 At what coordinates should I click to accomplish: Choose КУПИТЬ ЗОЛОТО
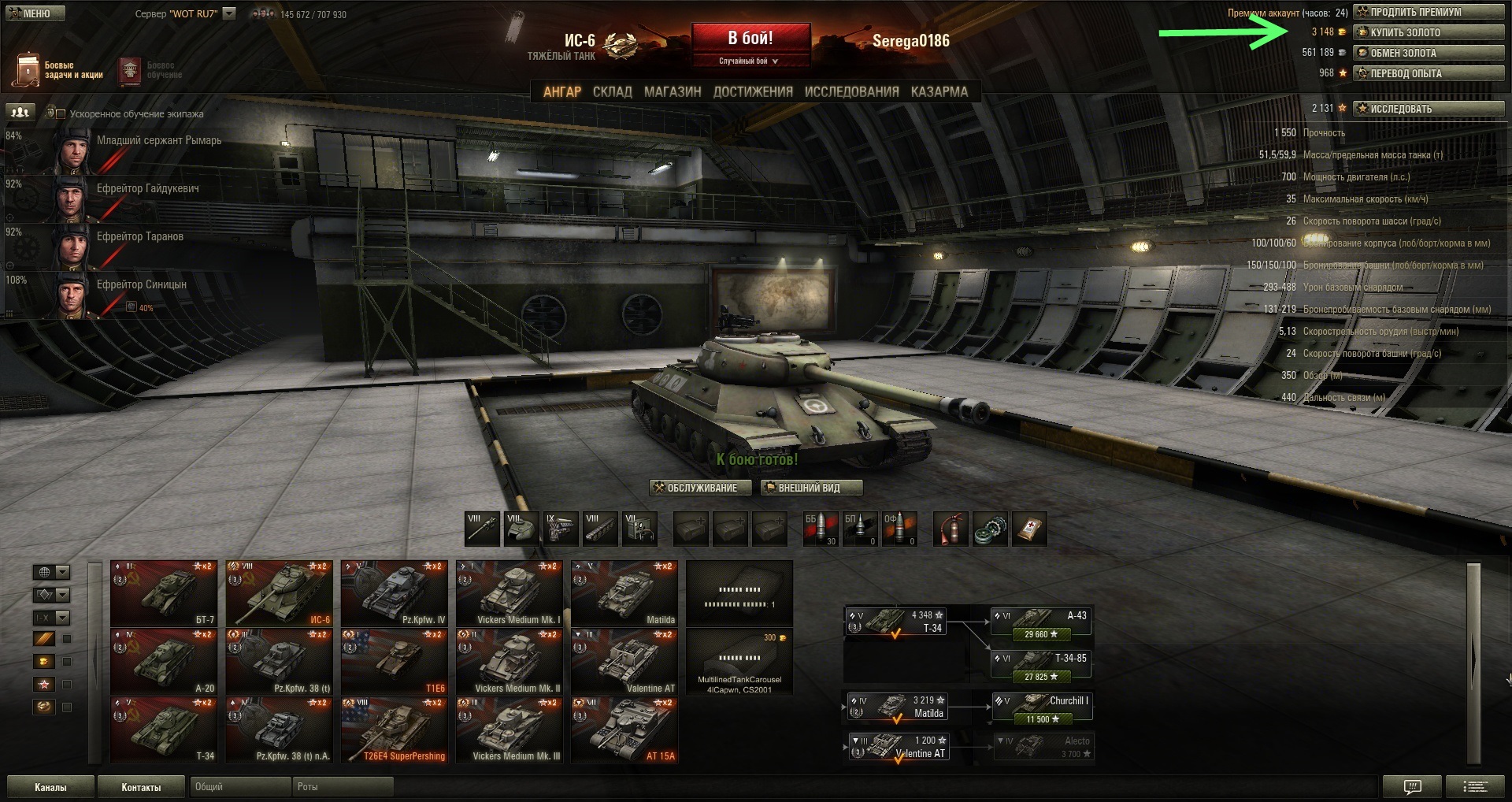(1428, 33)
